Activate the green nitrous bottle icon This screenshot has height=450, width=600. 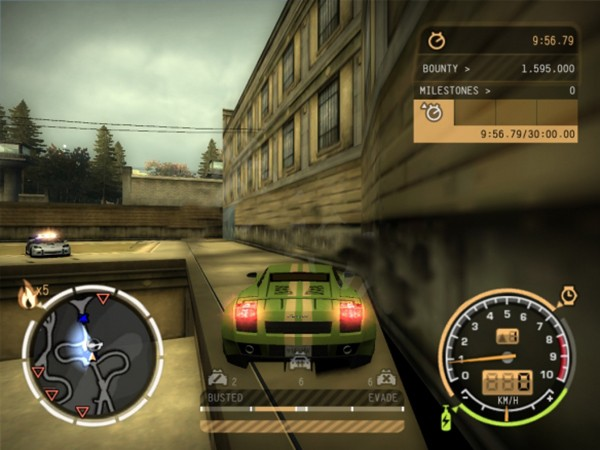tap(445, 417)
